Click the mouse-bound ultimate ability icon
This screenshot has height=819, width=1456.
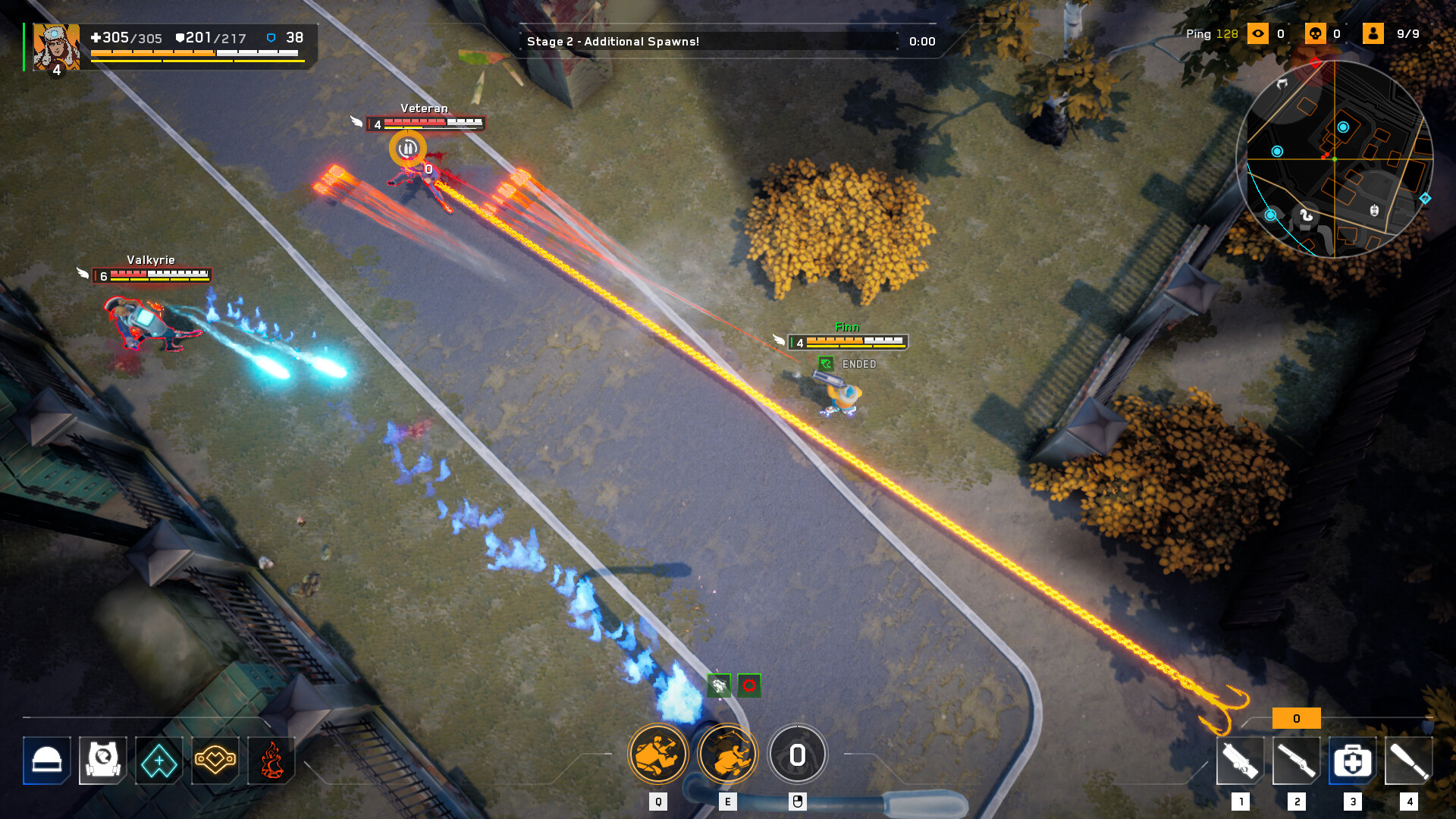(797, 755)
